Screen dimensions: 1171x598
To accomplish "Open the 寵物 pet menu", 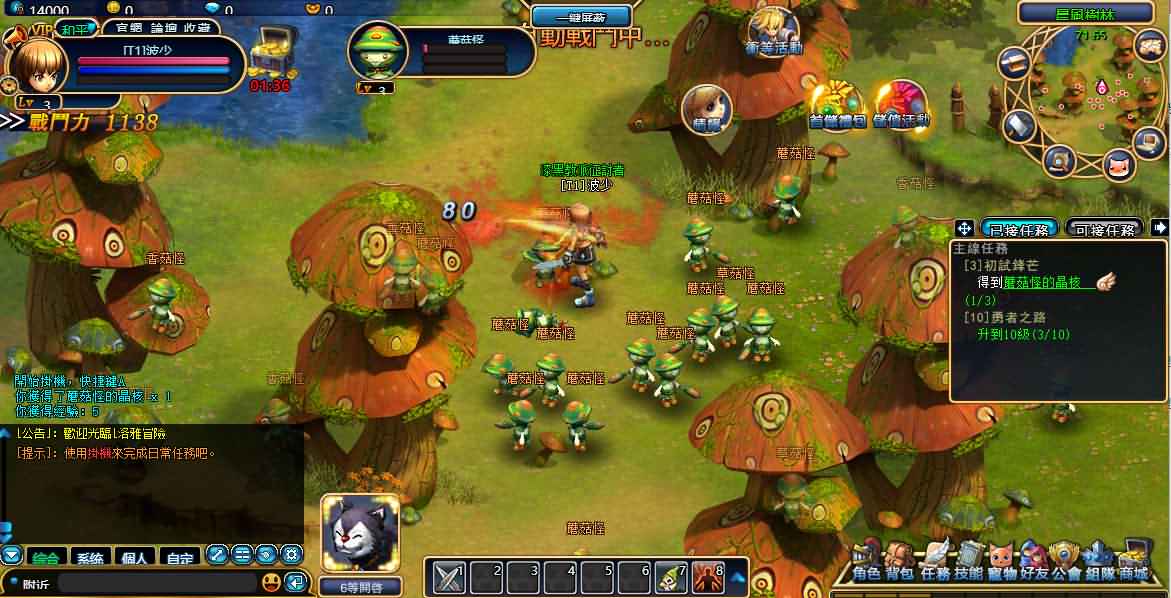I will (x=1001, y=562).
